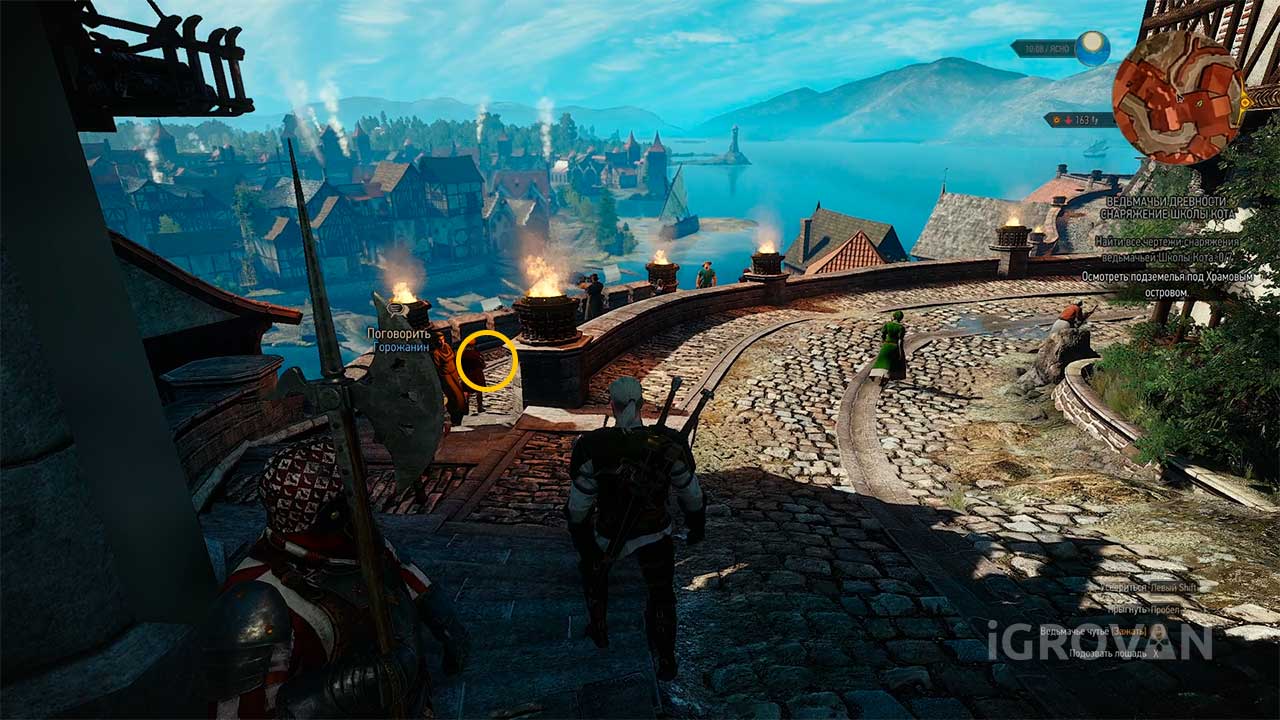The height and width of the screenshot is (720, 1280).
Task: Click the sun weather icon beside the clock
Action: coord(1092,48)
